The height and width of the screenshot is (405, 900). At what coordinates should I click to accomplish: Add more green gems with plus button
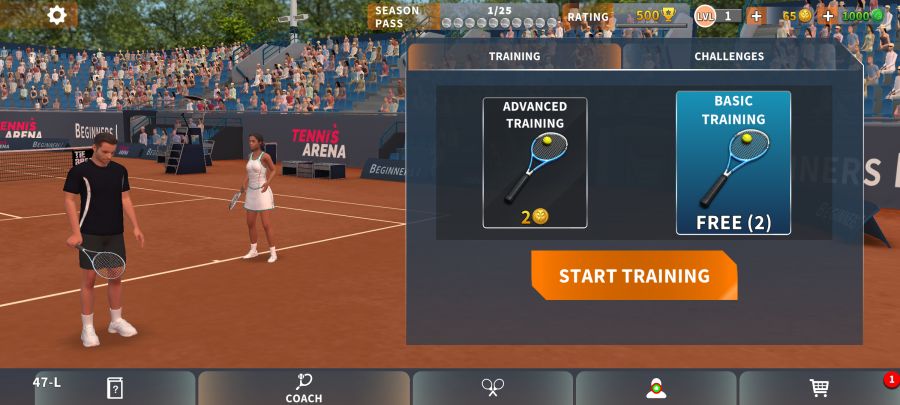click(828, 16)
